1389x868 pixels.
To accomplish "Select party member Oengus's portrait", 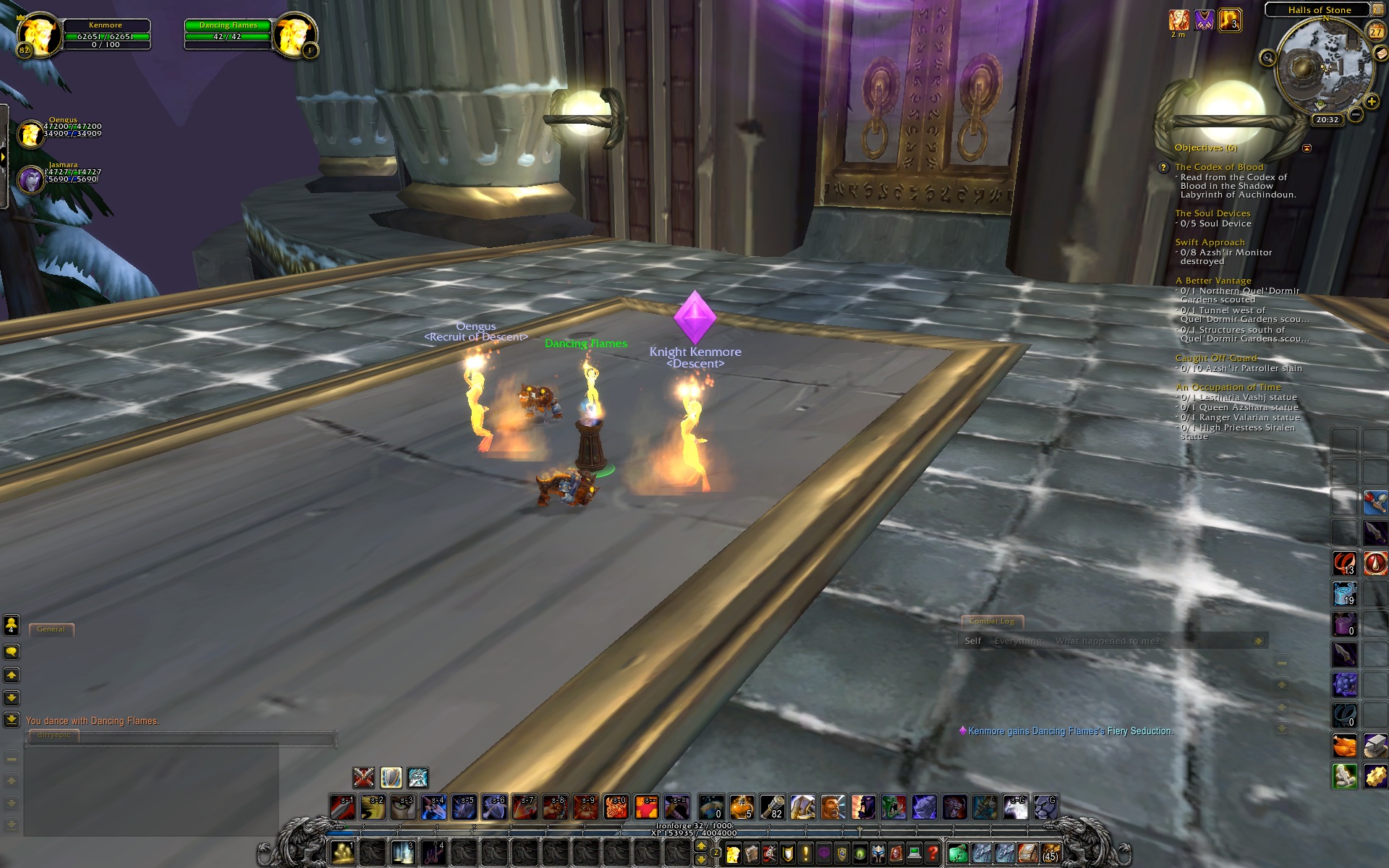I will pyautogui.click(x=30, y=134).
